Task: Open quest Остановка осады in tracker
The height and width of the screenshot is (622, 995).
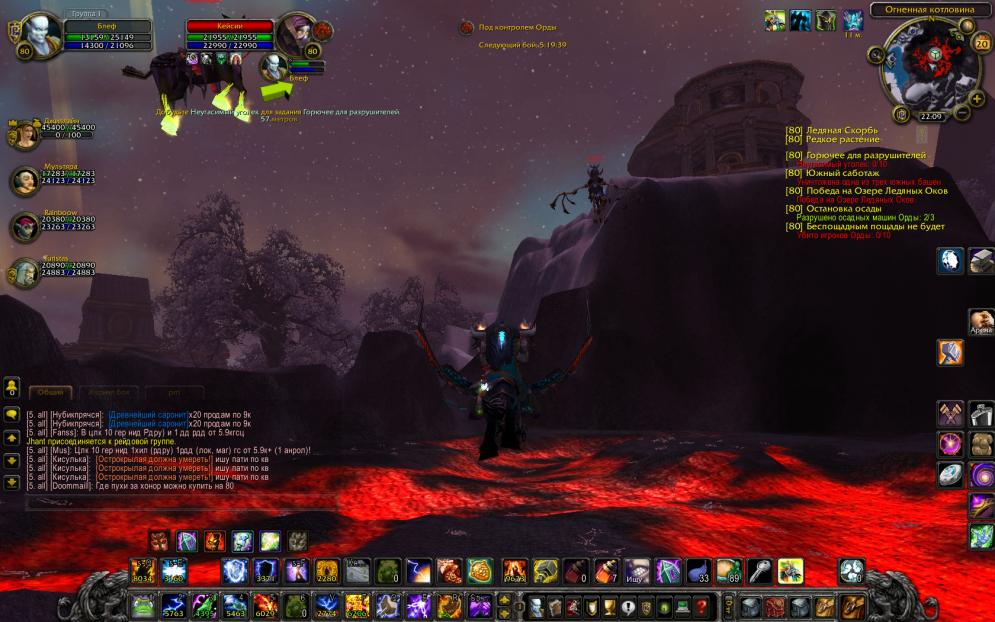Action: [844, 208]
